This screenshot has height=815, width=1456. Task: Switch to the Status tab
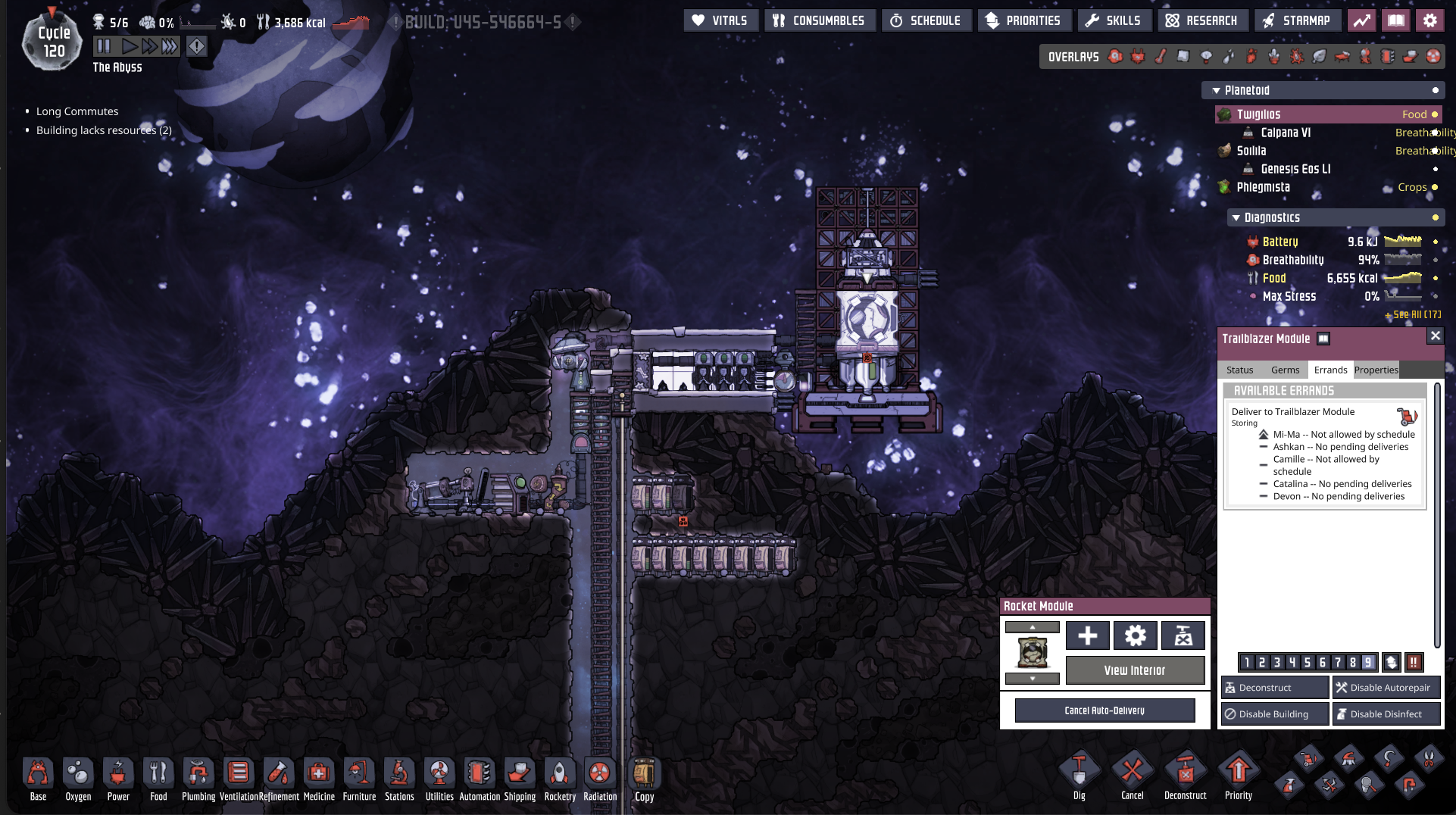1239,370
